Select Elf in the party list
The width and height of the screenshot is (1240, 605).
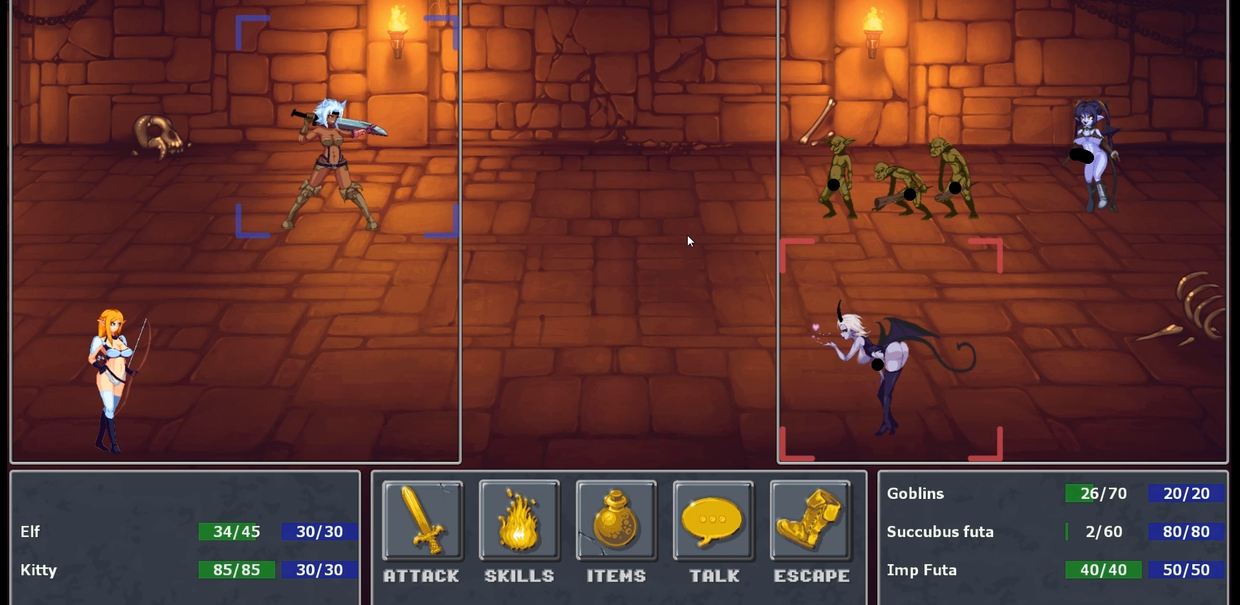click(31, 532)
